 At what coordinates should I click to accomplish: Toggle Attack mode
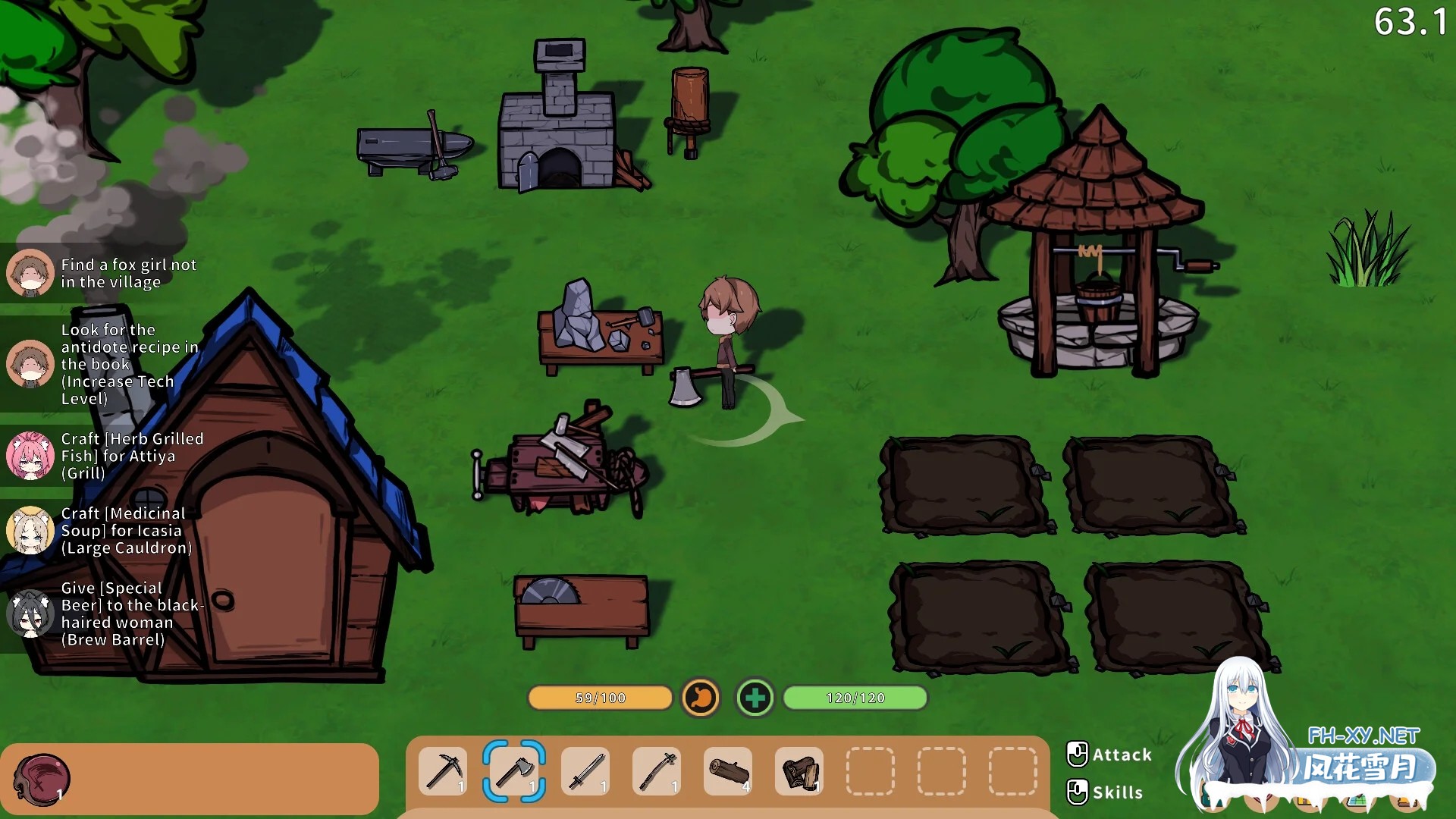[1109, 755]
